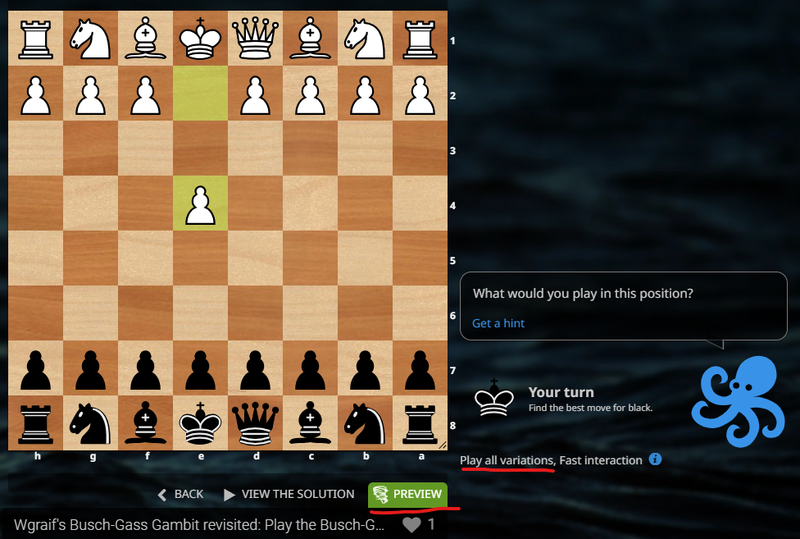Click the white king on e1
The width and height of the screenshot is (800, 539).
click(x=201, y=40)
